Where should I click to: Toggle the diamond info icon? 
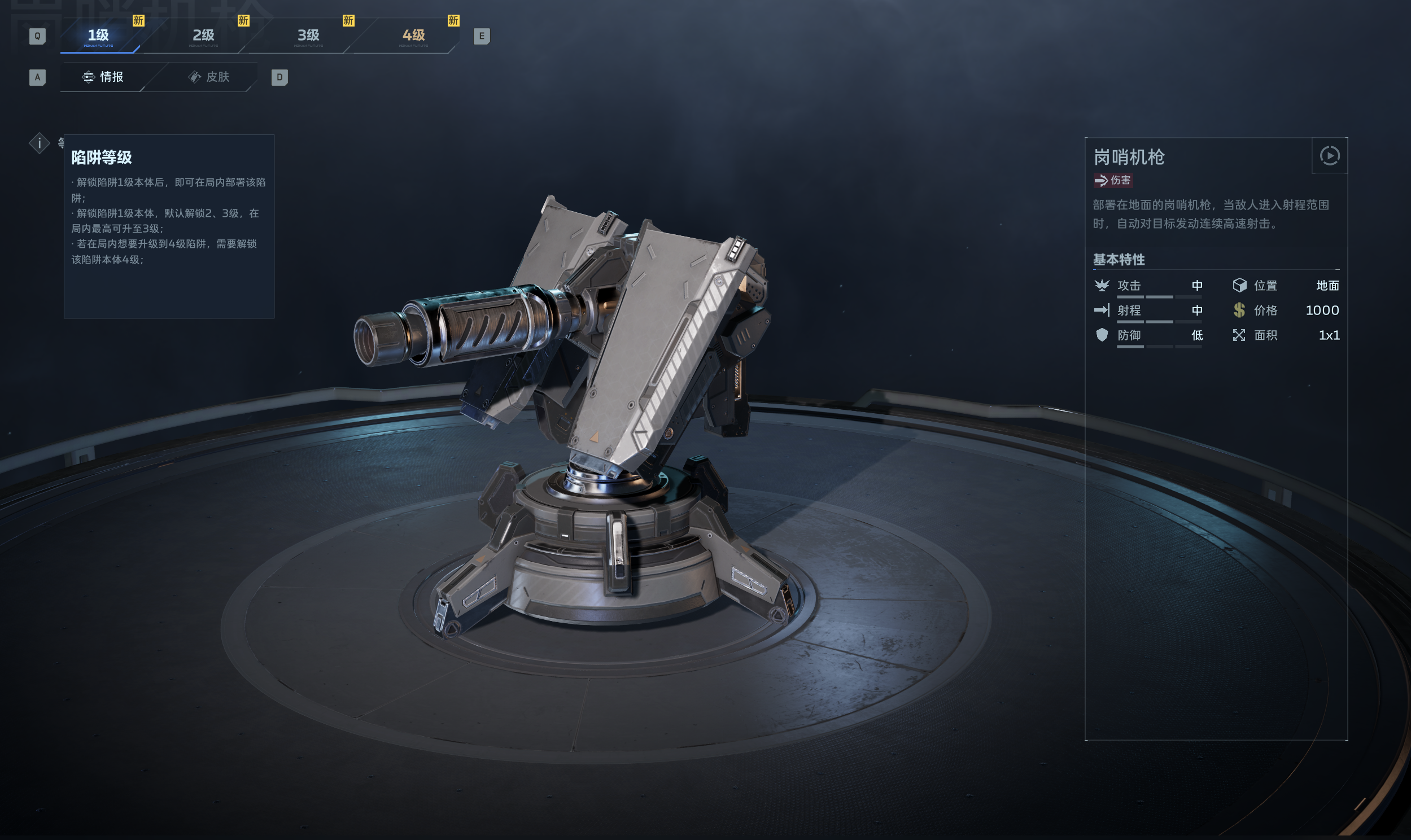[39, 143]
